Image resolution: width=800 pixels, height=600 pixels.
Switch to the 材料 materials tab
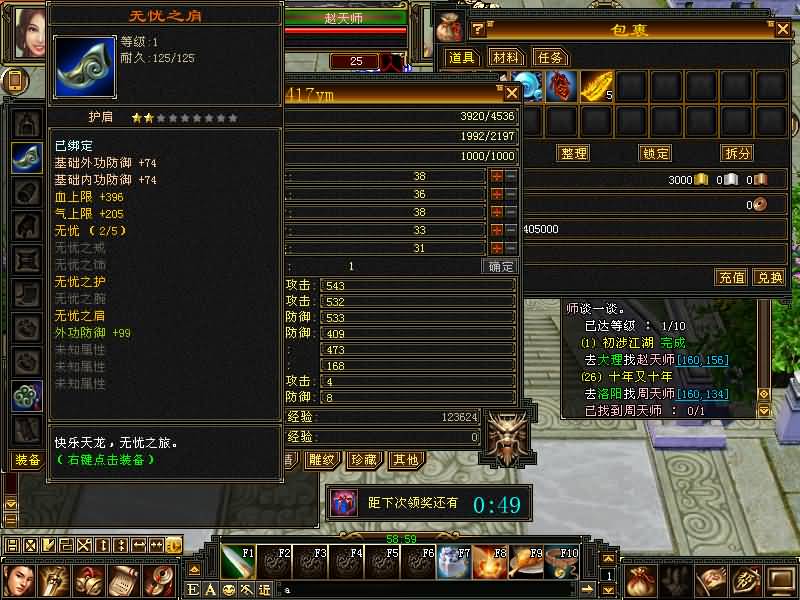(x=506, y=58)
